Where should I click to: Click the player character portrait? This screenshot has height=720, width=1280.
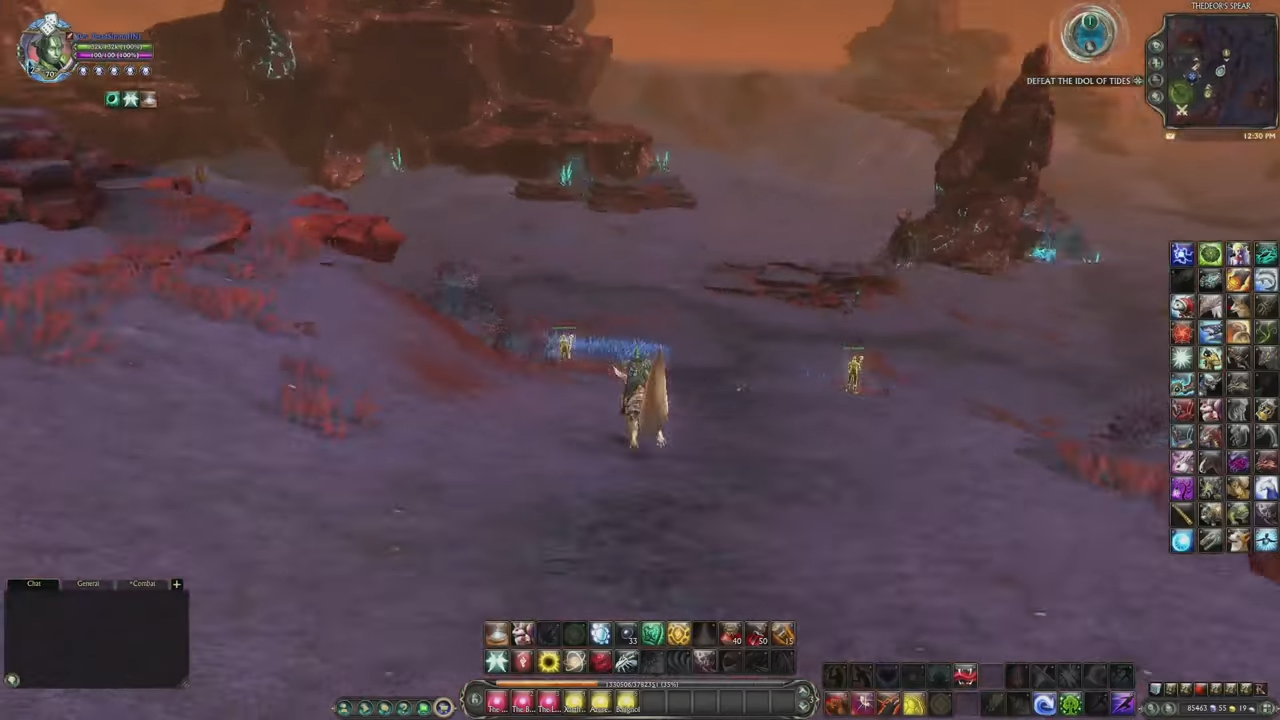click(48, 48)
